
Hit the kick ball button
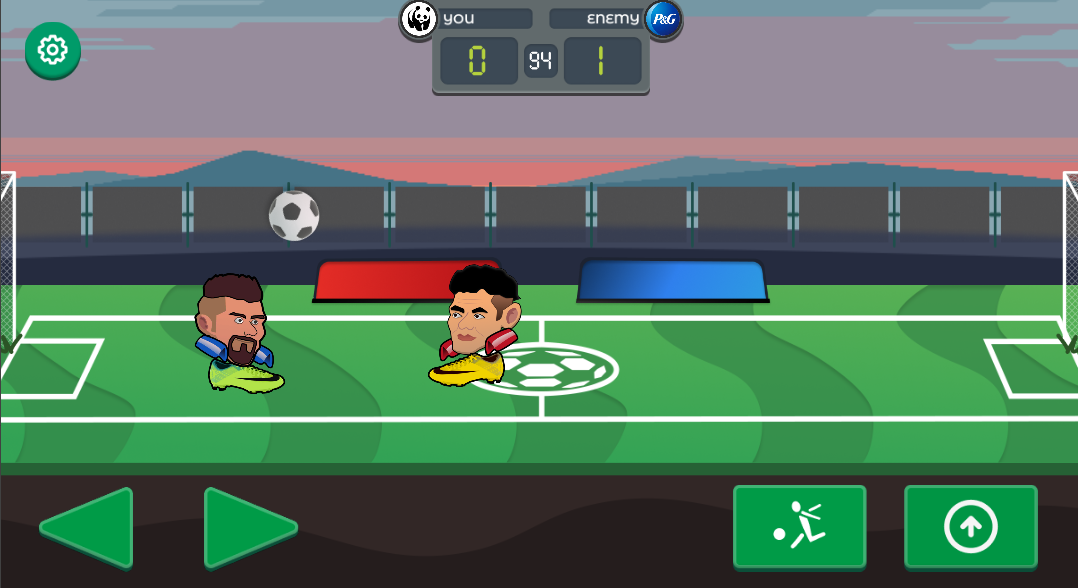(799, 525)
